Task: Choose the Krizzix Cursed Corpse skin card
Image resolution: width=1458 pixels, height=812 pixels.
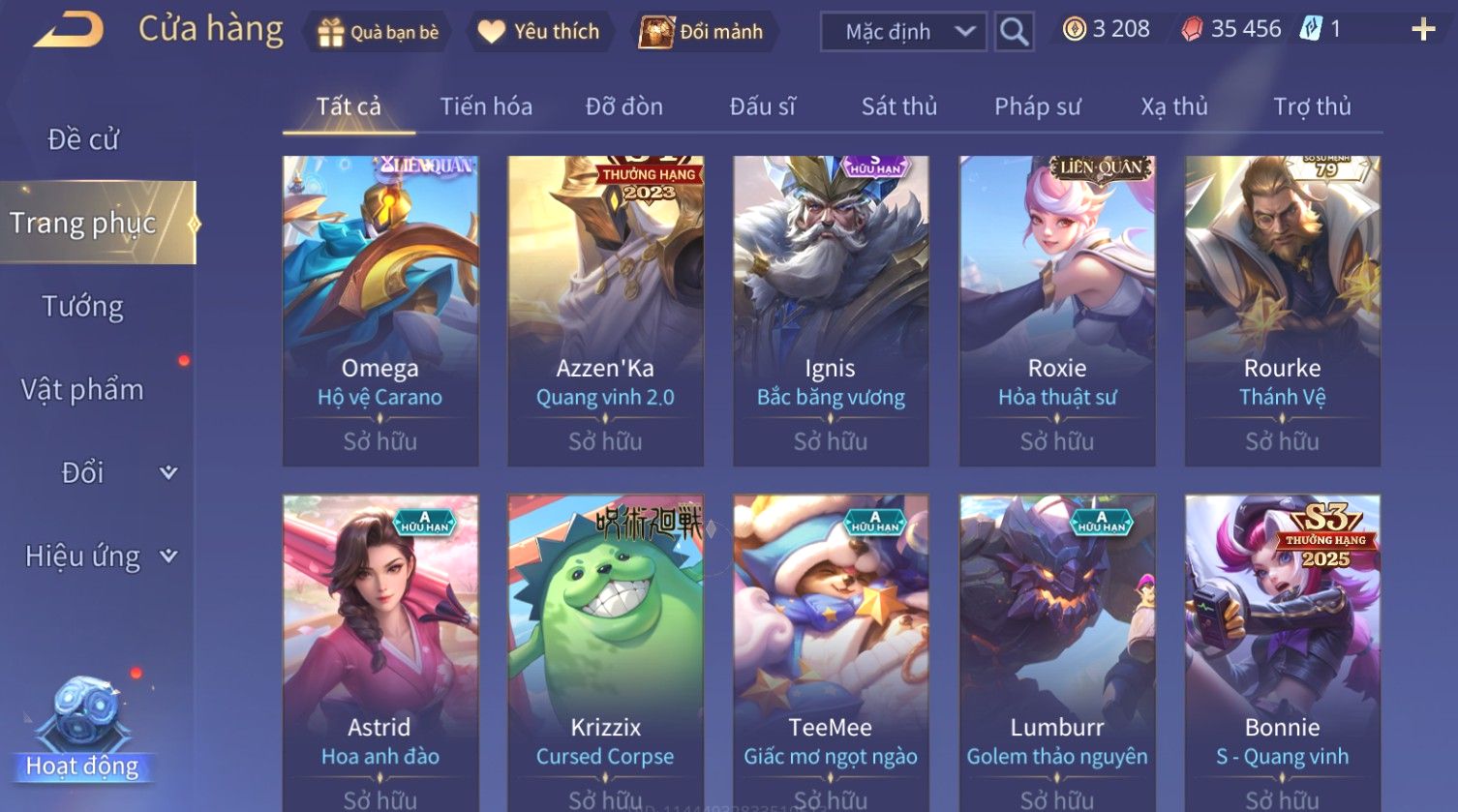Action: tap(605, 650)
